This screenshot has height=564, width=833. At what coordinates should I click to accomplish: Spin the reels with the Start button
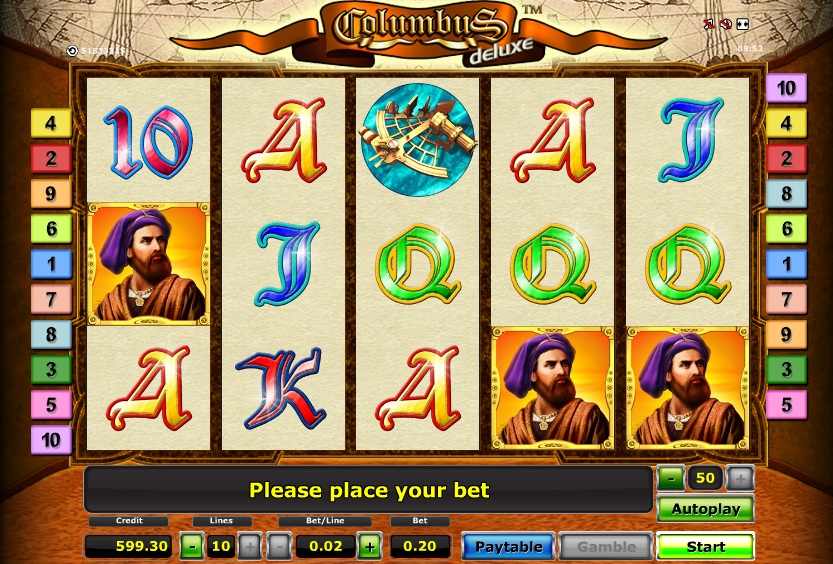(705, 547)
